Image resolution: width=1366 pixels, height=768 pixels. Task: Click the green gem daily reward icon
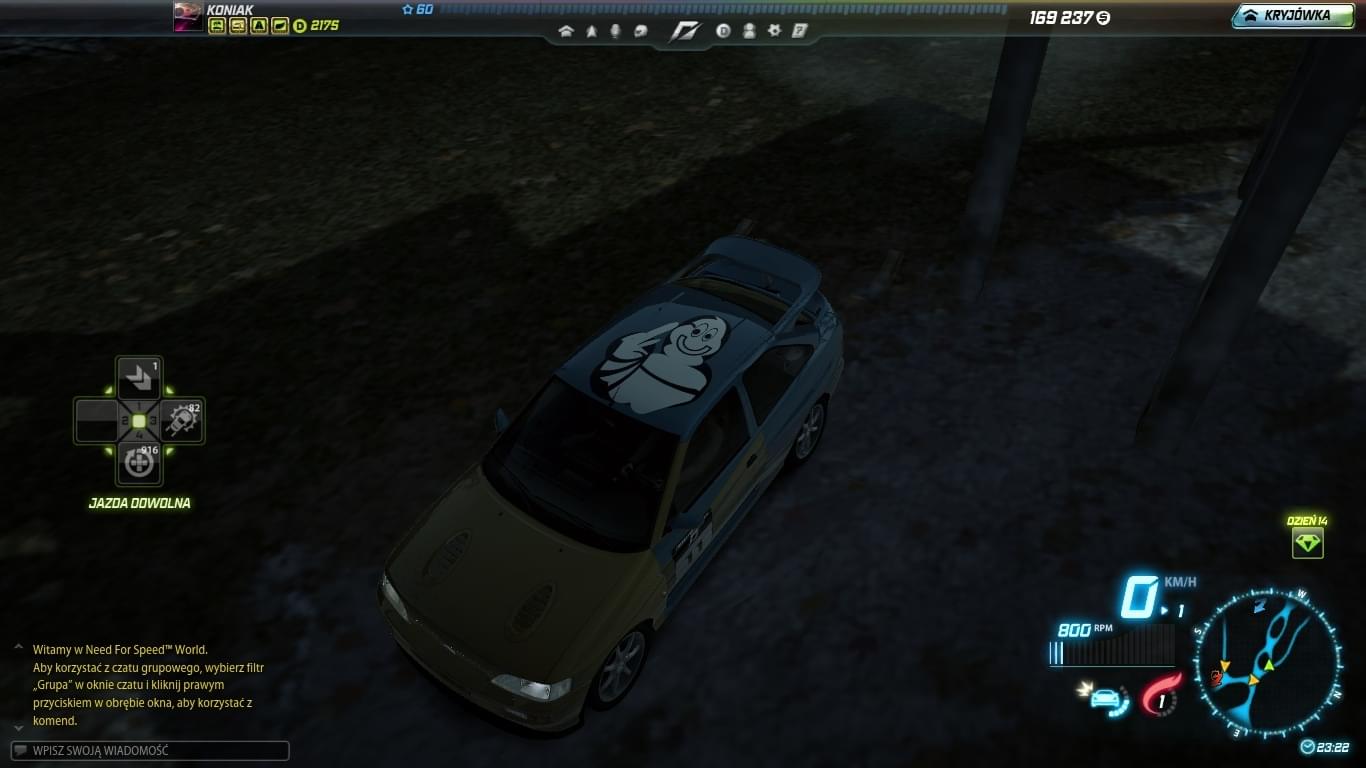tap(1307, 543)
